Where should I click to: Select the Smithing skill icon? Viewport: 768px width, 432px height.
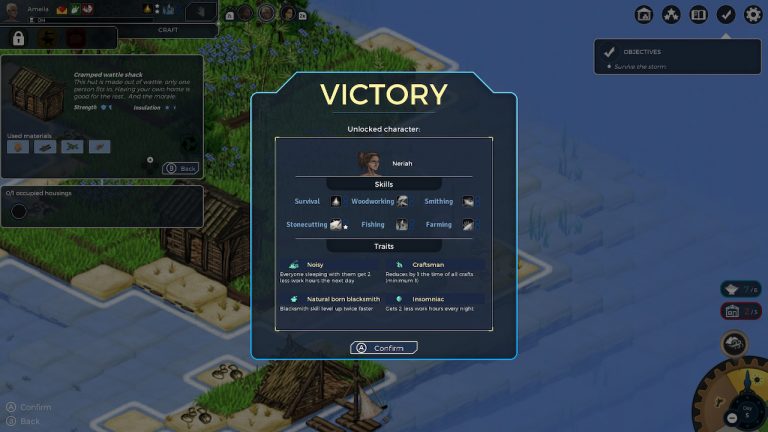point(468,201)
